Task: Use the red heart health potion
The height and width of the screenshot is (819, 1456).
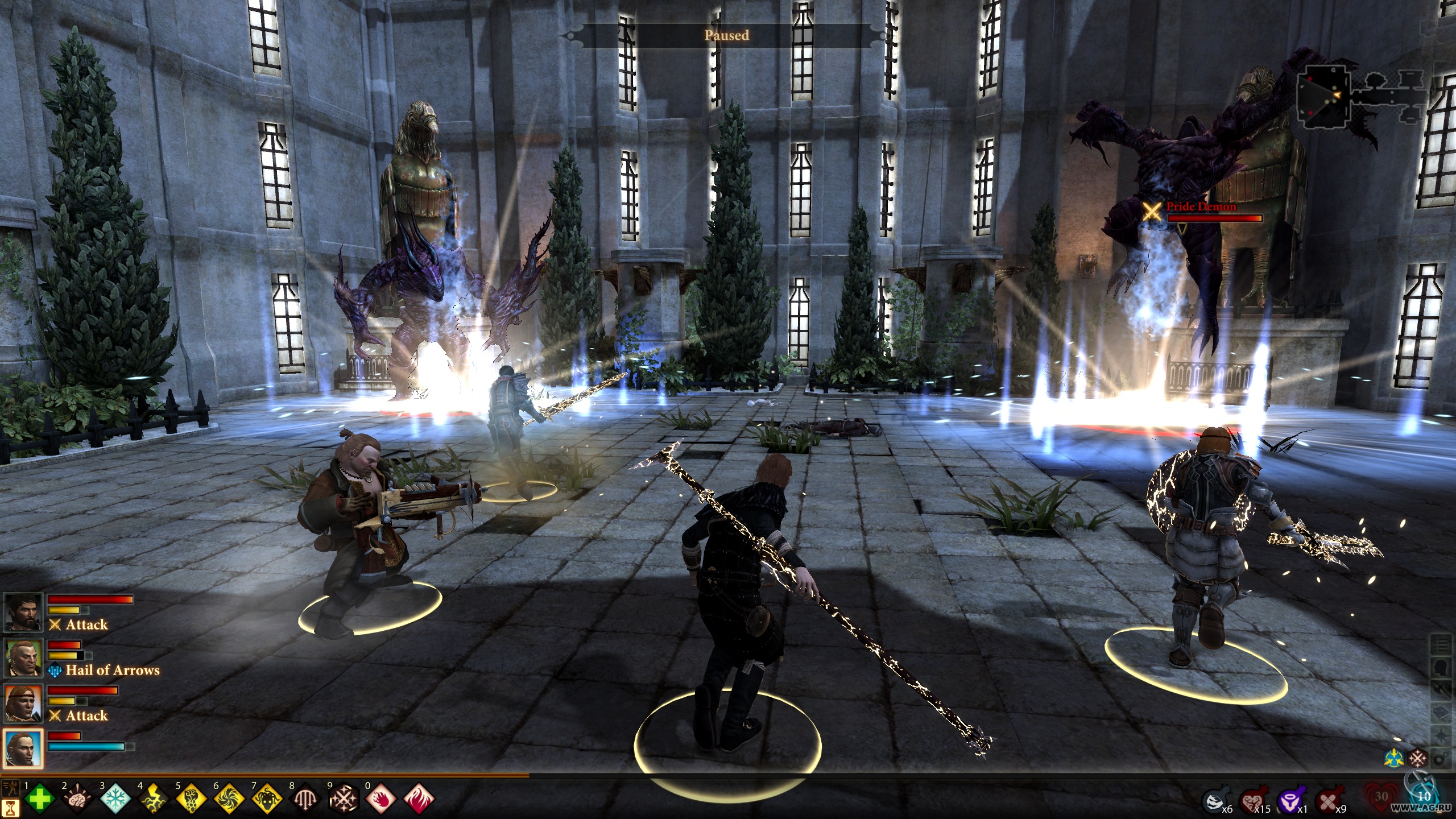Action: (x=1251, y=802)
